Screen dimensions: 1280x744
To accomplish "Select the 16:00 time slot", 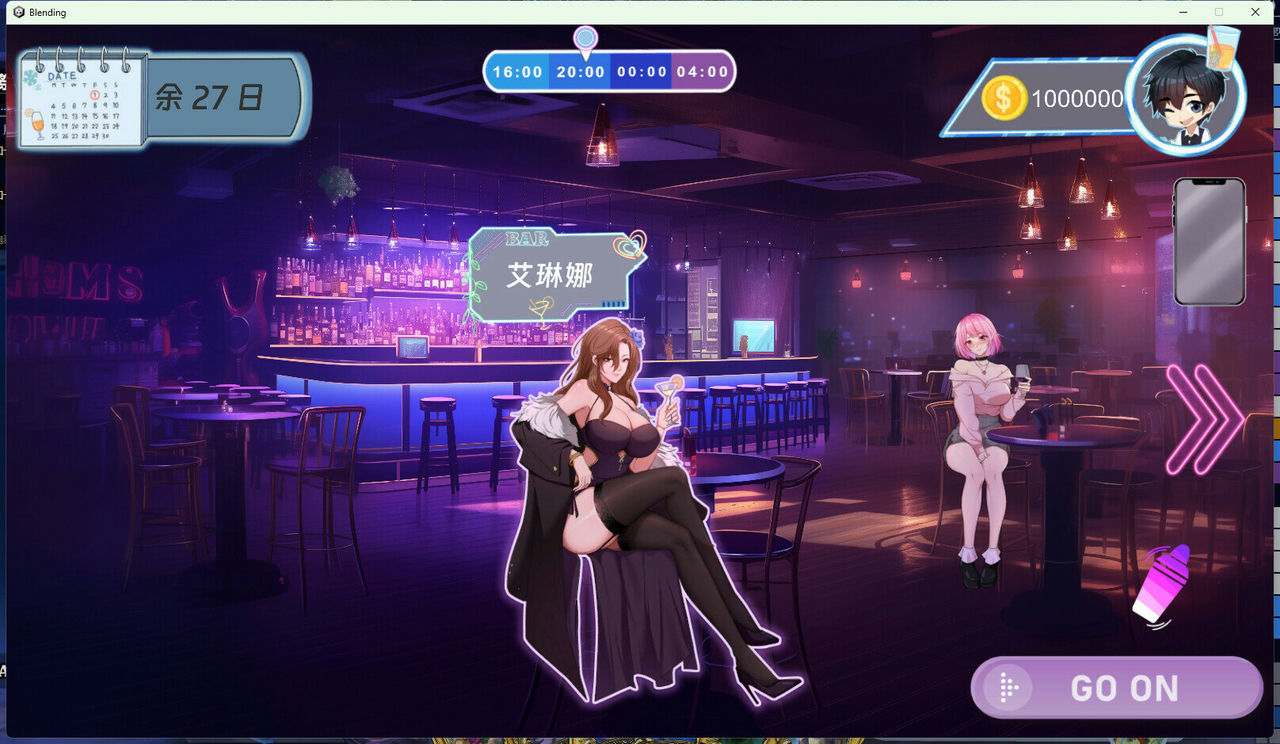I will pos(516,72).
